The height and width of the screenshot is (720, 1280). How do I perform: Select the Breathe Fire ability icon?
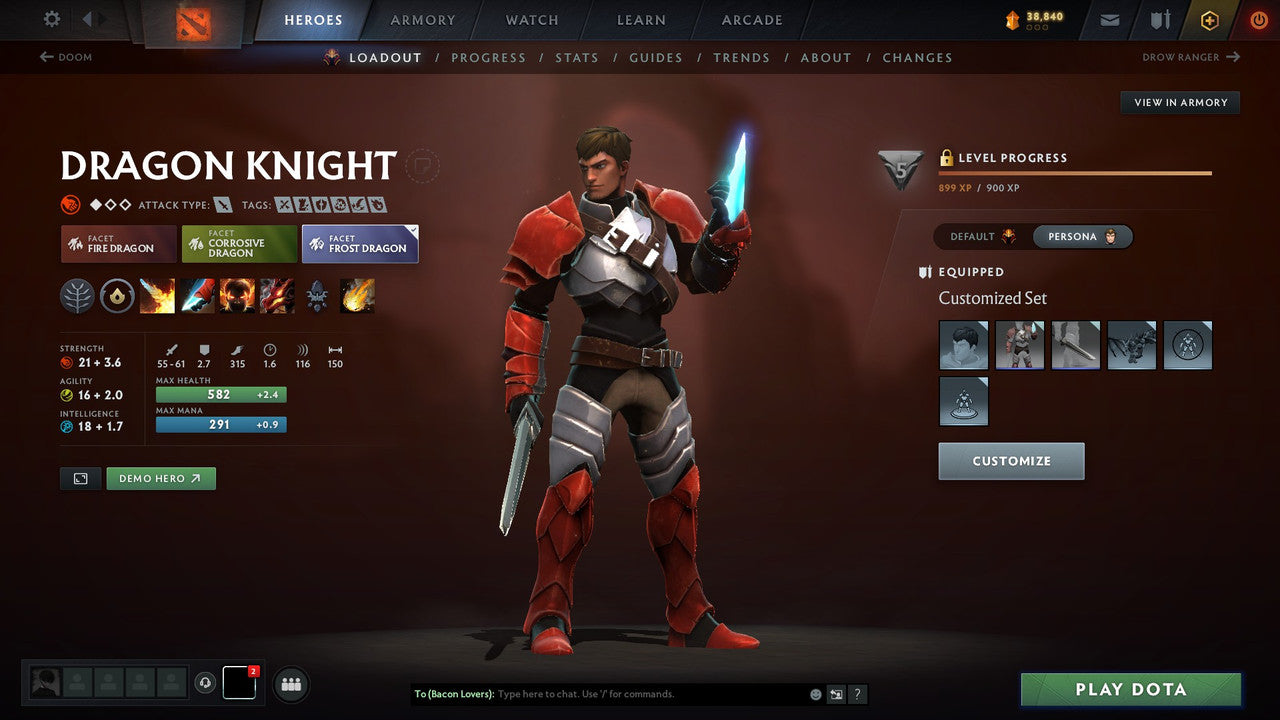pos(157,296)
